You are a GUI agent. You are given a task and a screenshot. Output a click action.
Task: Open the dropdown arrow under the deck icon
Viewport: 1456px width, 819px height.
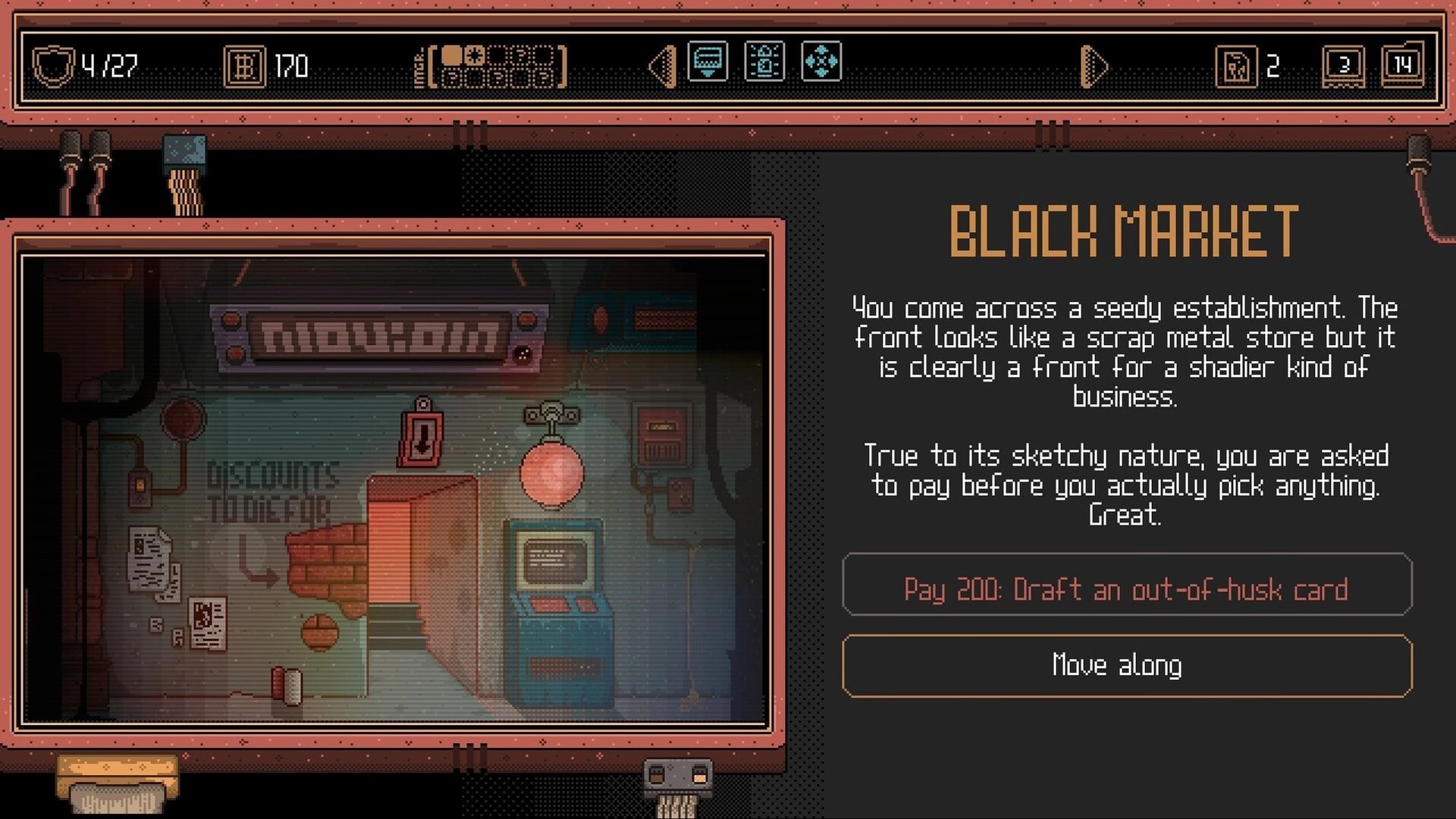[707, 72]
